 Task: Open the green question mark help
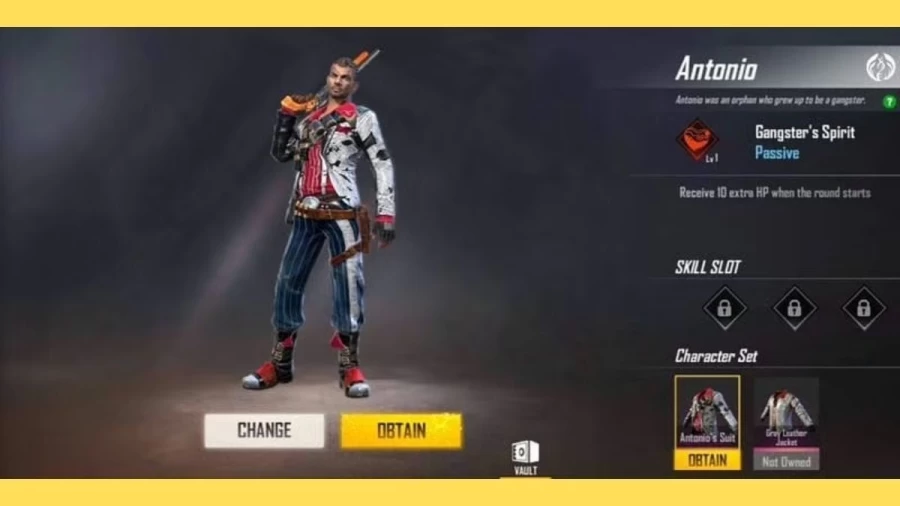[889, 101]
